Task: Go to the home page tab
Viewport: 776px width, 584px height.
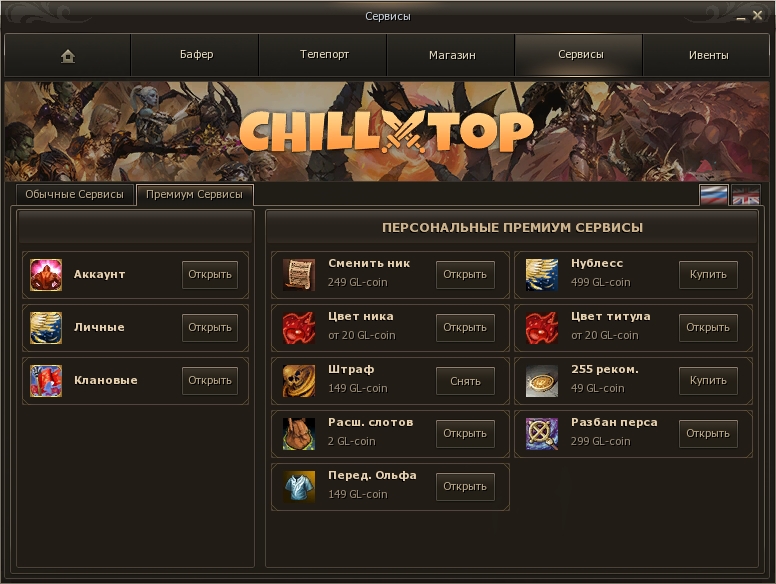Action: [x=68, y=56]
